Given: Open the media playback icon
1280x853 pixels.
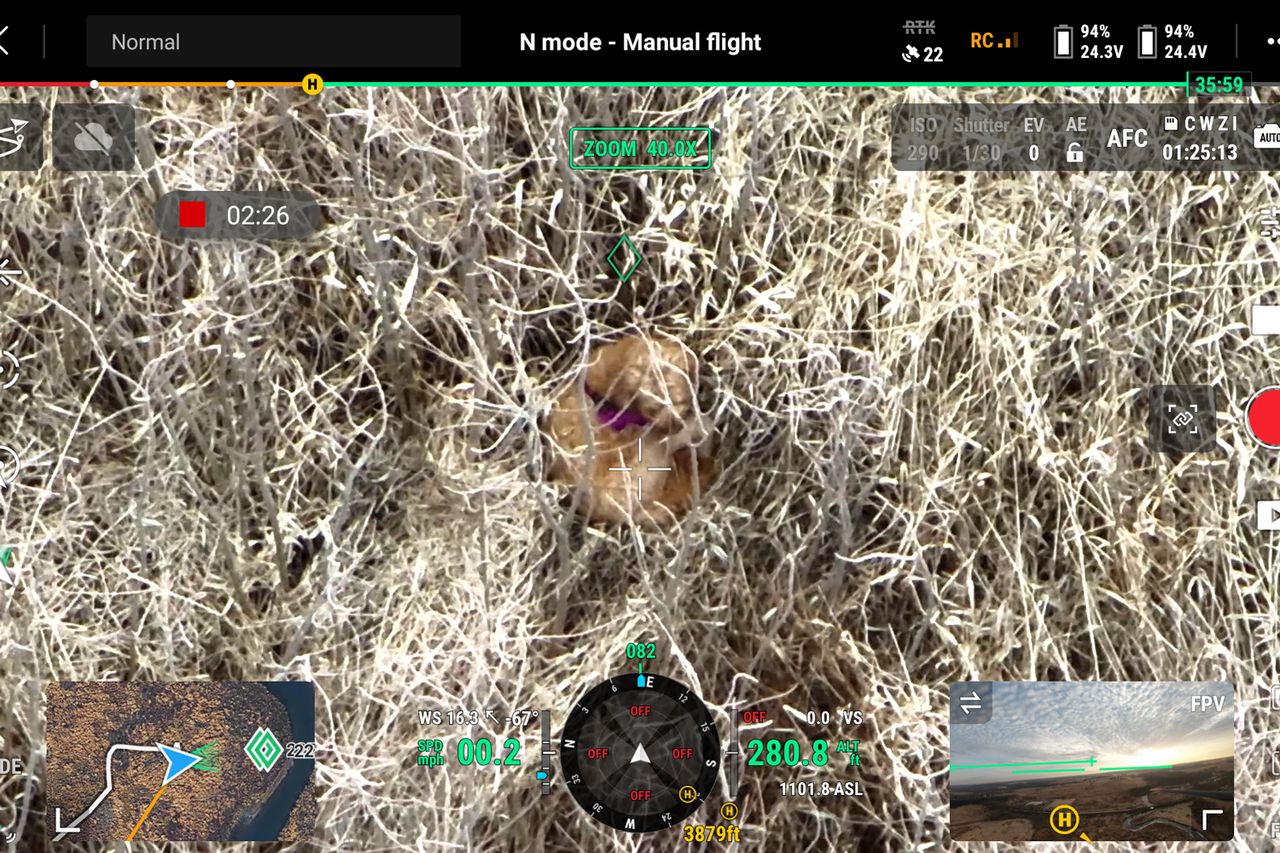Looking at the screenshot, I should (x=1270, y=516).
